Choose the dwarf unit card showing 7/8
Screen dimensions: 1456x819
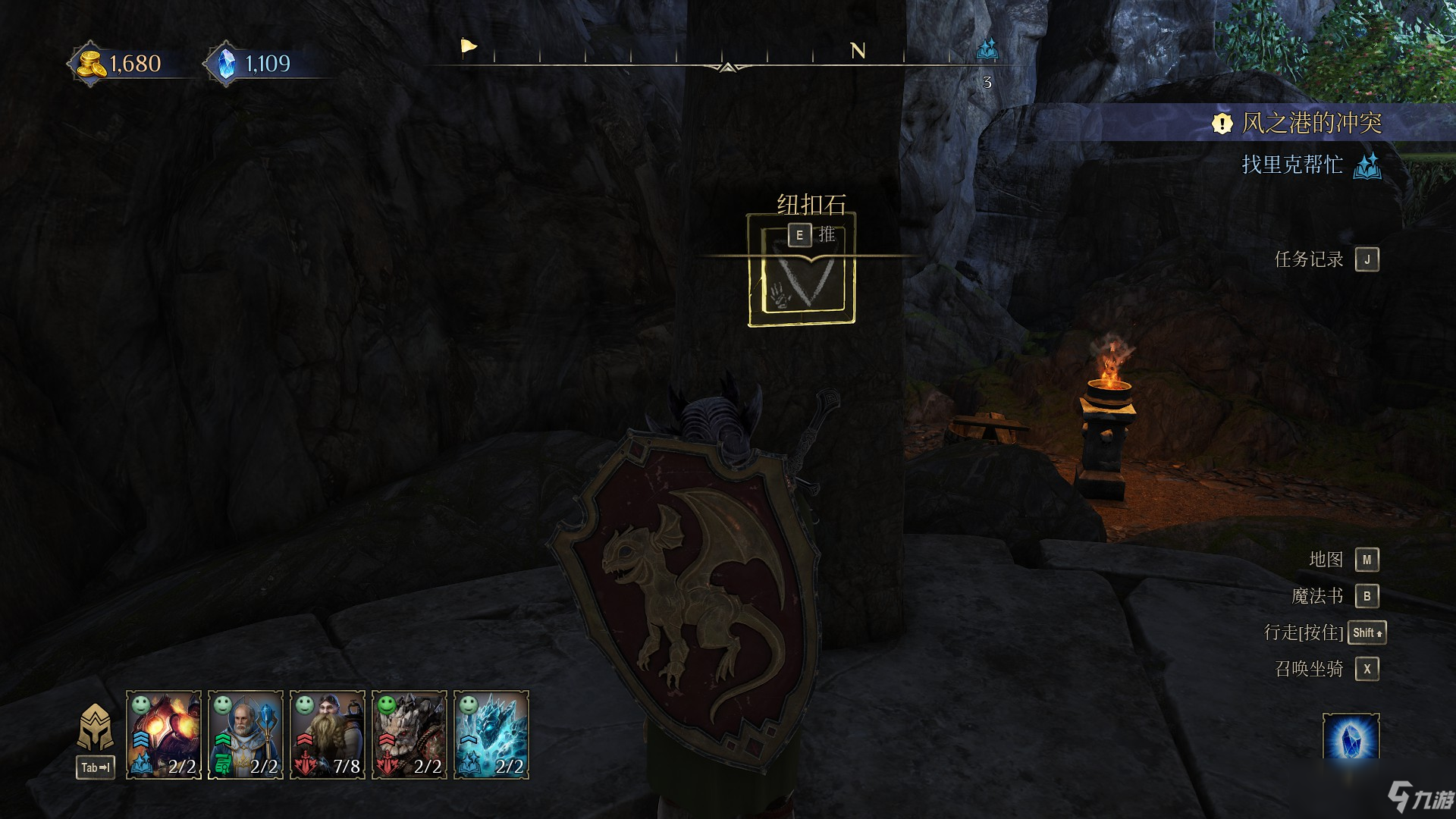328,734
